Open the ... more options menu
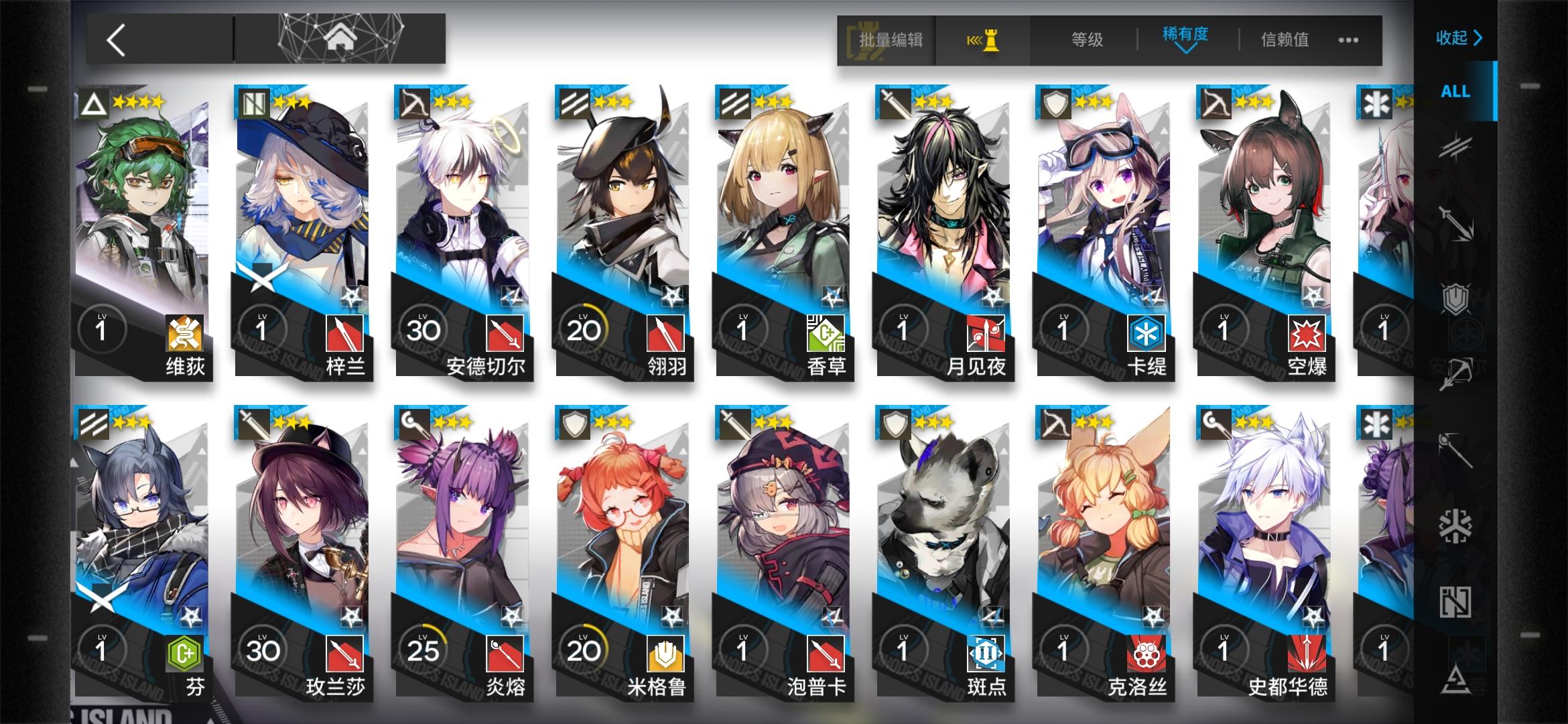1568x724 pixels. click(1348, 40)
